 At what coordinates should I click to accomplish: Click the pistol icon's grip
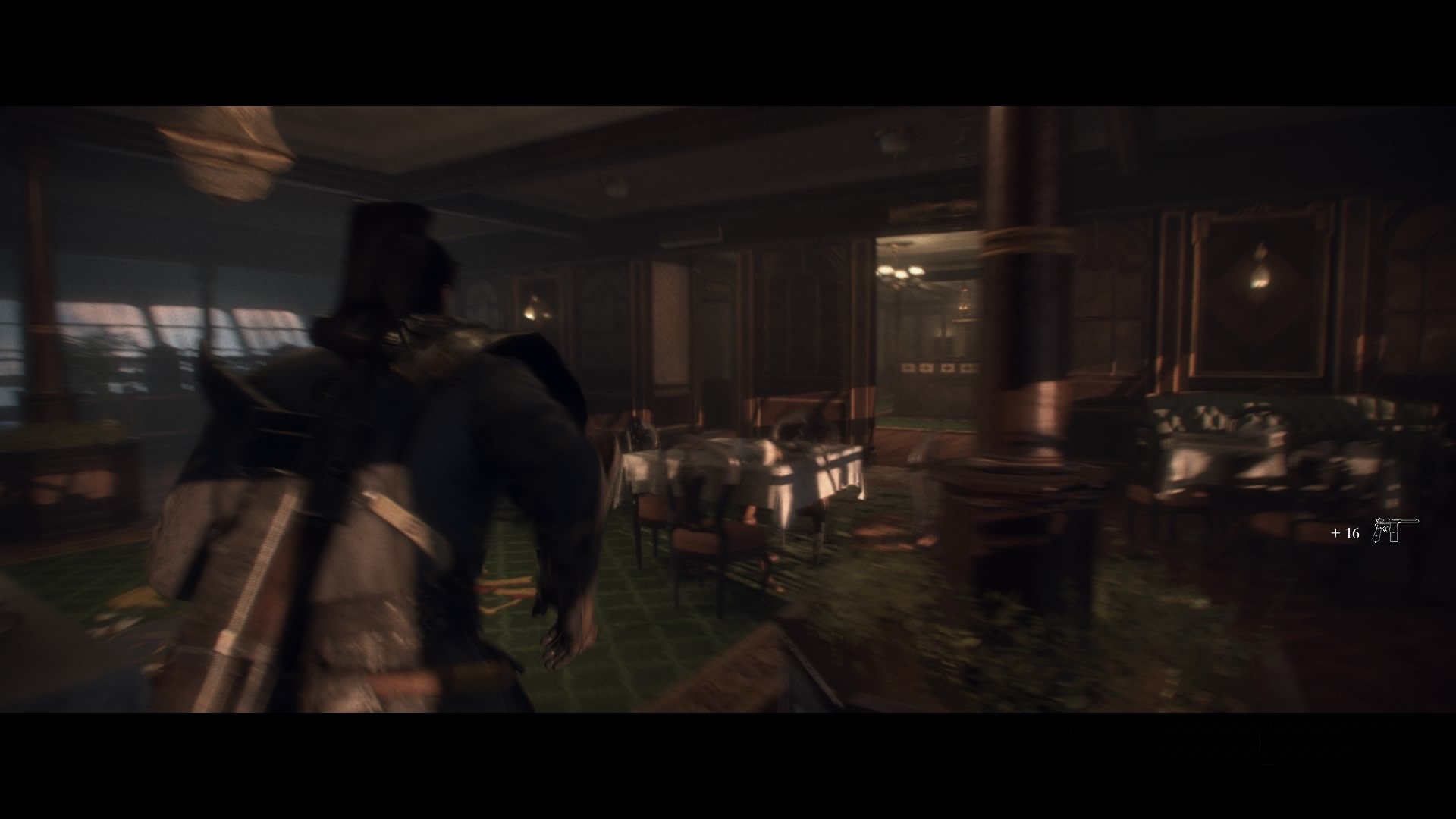point(1377,535)
